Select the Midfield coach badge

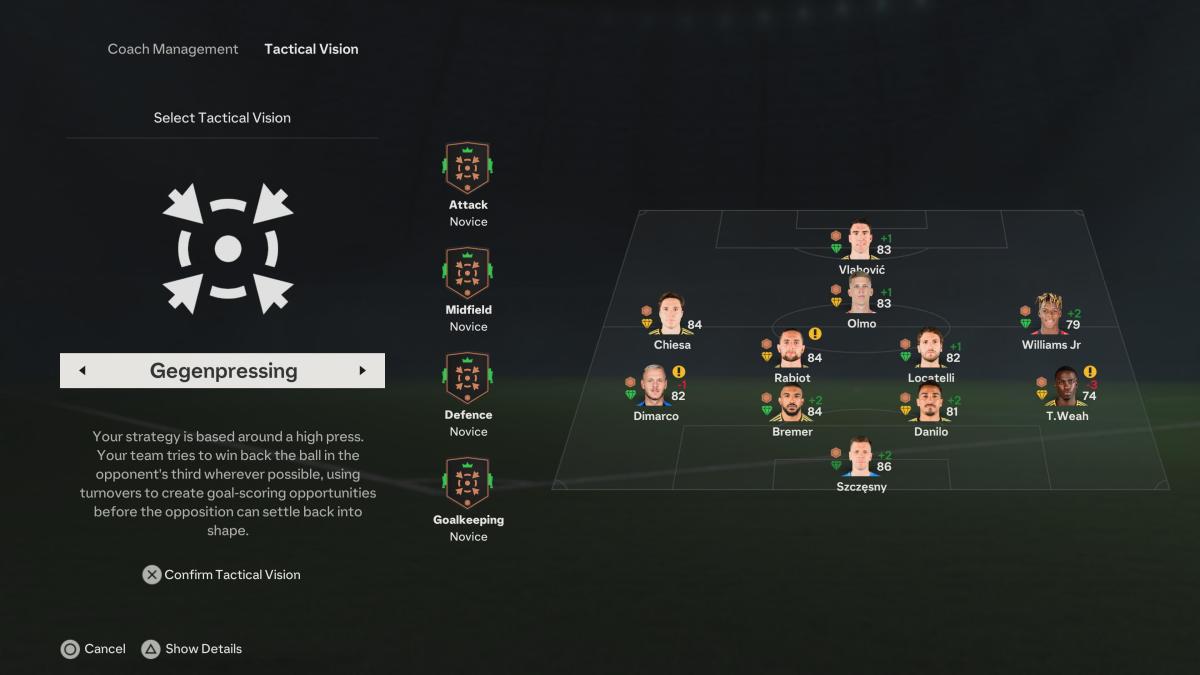[x=467, y=273]
